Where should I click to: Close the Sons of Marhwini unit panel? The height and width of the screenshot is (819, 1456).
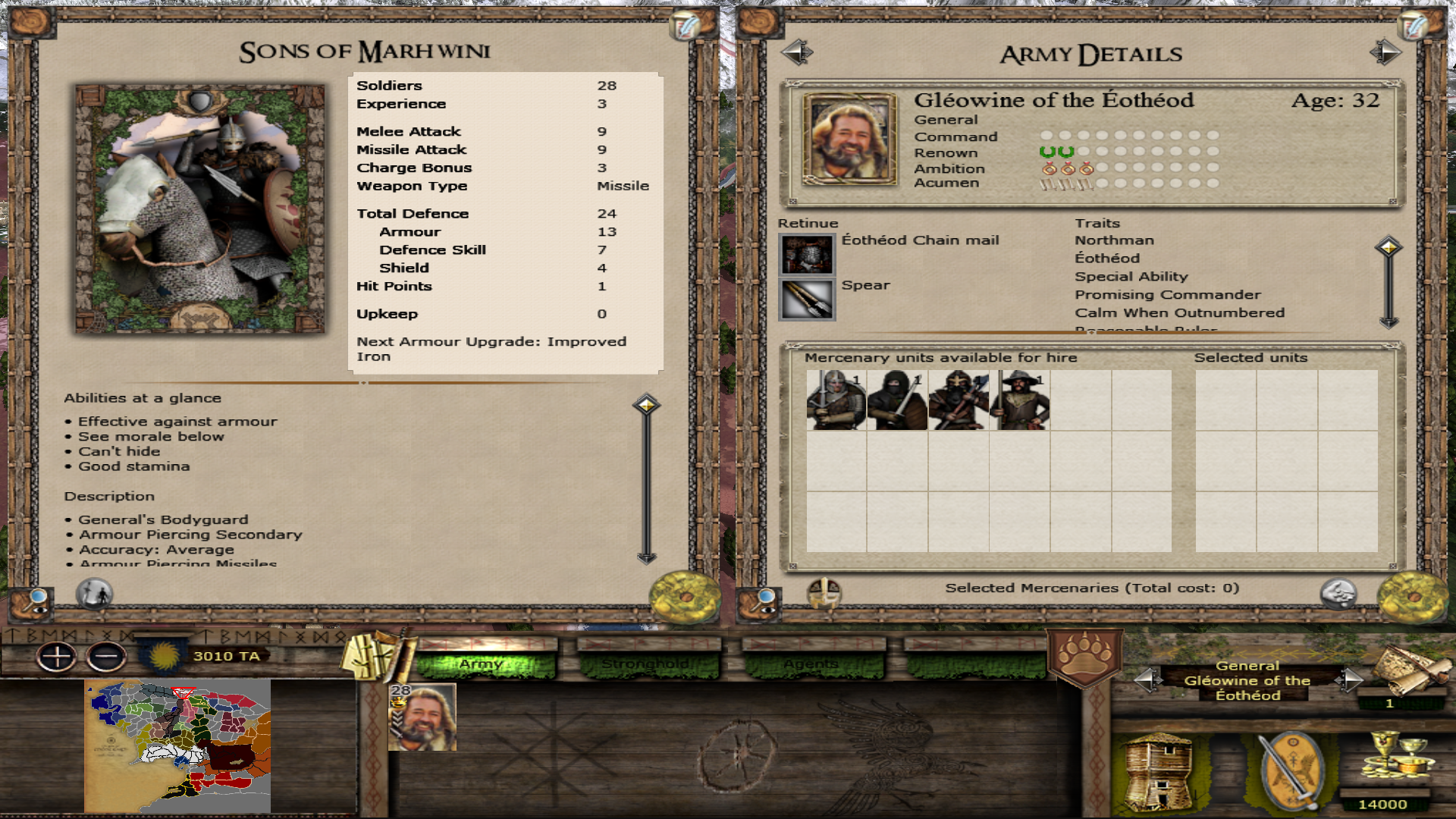point(684,596)
